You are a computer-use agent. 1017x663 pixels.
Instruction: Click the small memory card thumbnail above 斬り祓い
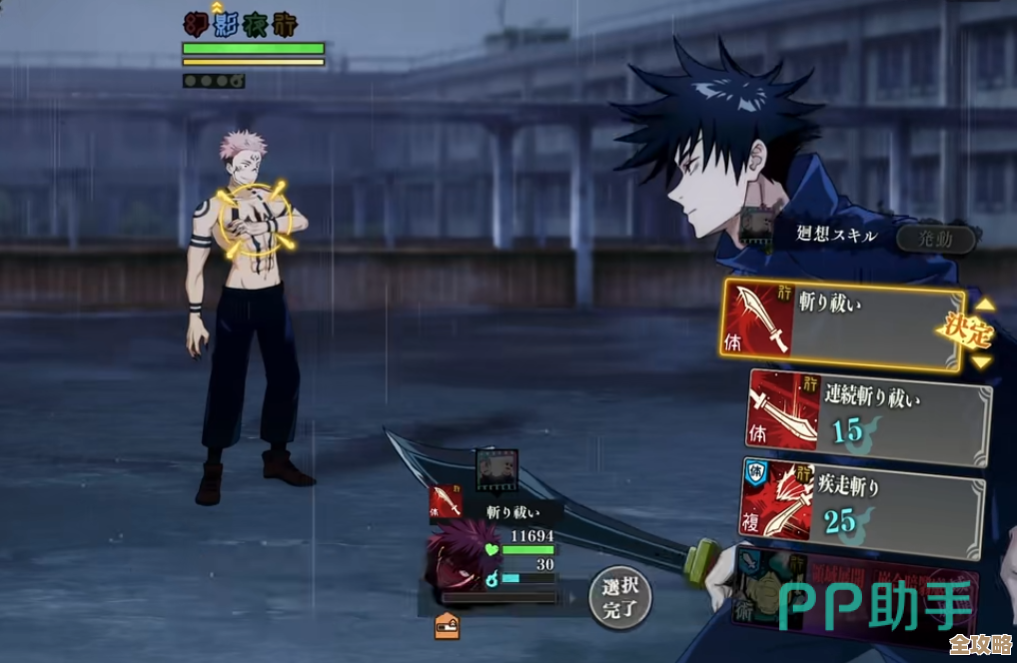pyautogui.click(x=496, y=469)
